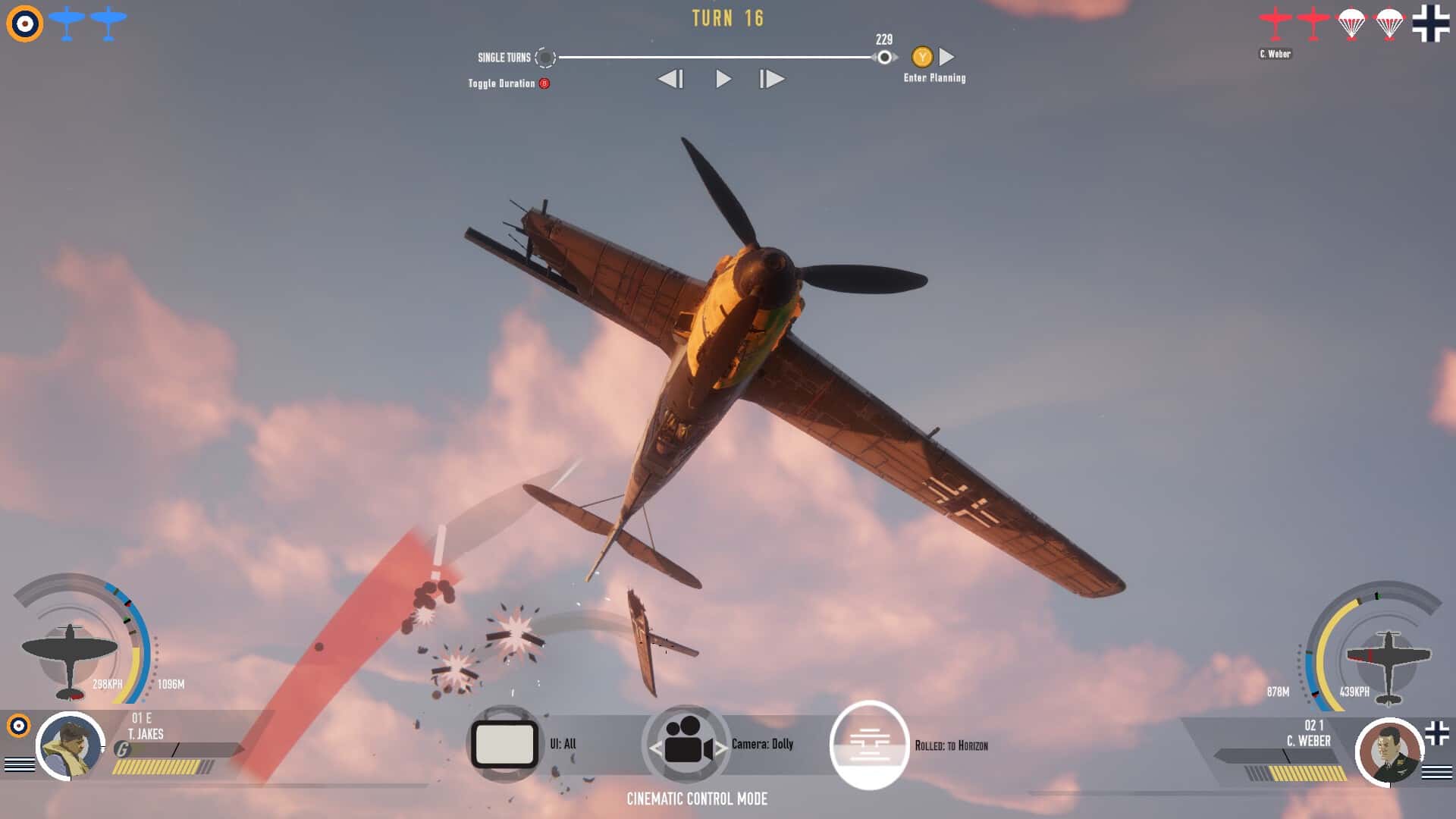Select the first blue Spitfire icon top left
The image size is (1456, 819).
68,22
